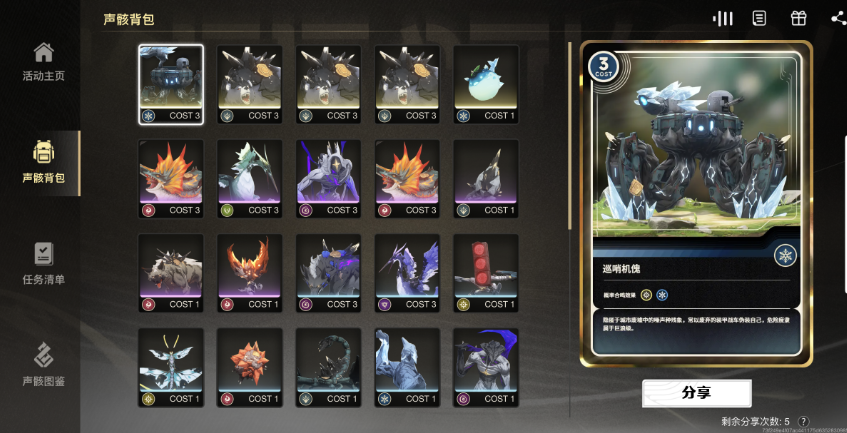Pick the hooded purple knight echo
Screen dimensions: 847x433
click(x=329, y=178)
